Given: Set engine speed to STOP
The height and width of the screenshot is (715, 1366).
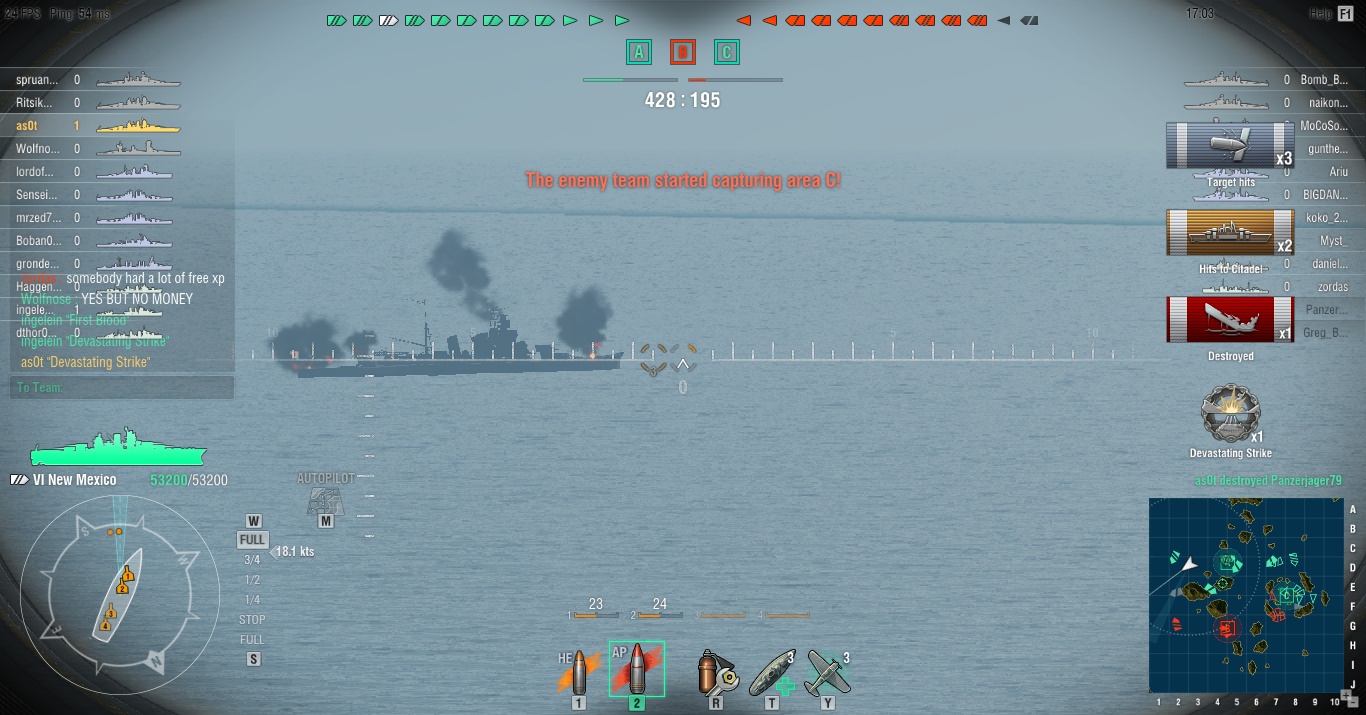Looking at the screenshot, I should click(252, 620).
